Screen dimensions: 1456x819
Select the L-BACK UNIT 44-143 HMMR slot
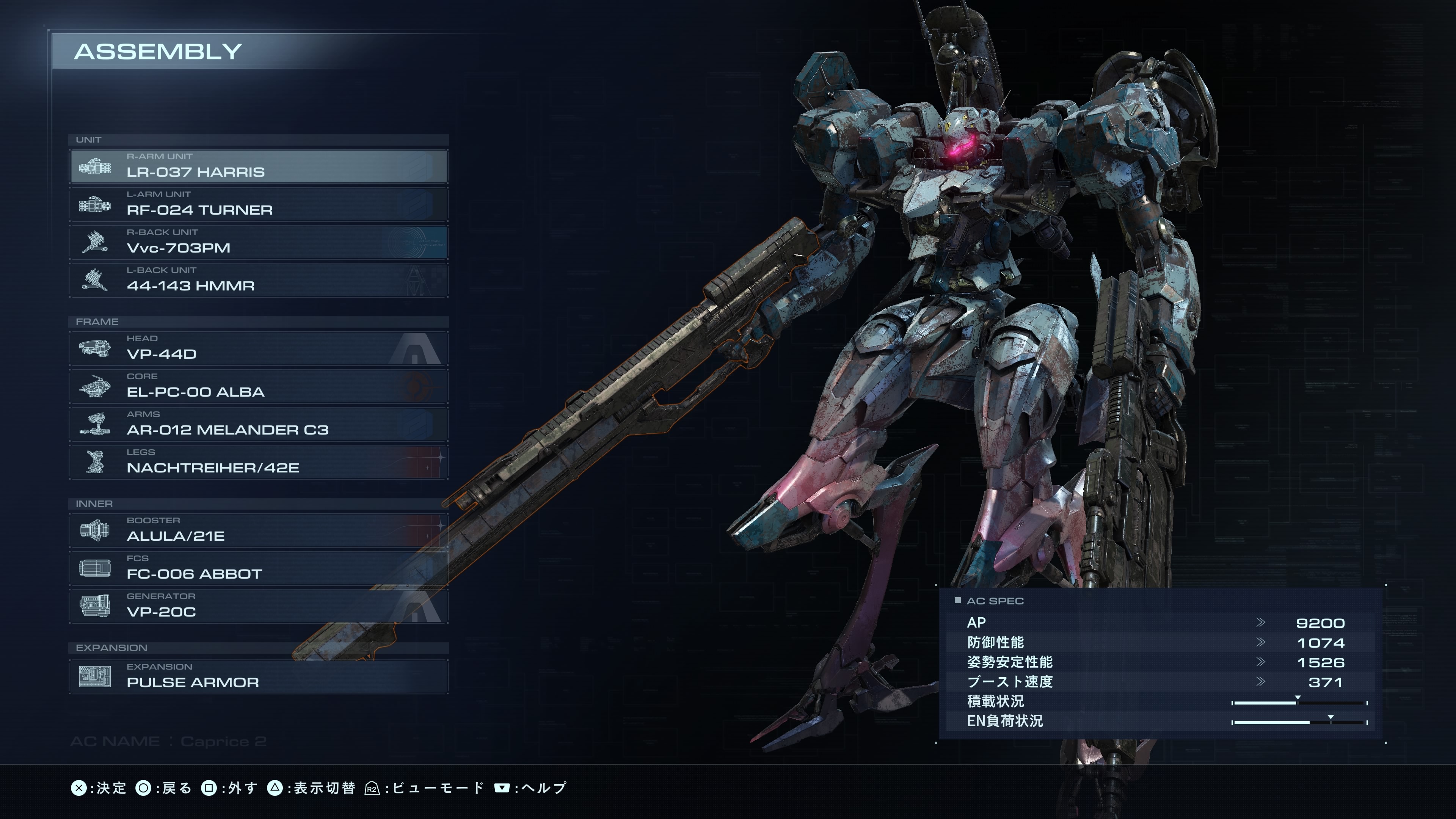(x=259, y=280)
